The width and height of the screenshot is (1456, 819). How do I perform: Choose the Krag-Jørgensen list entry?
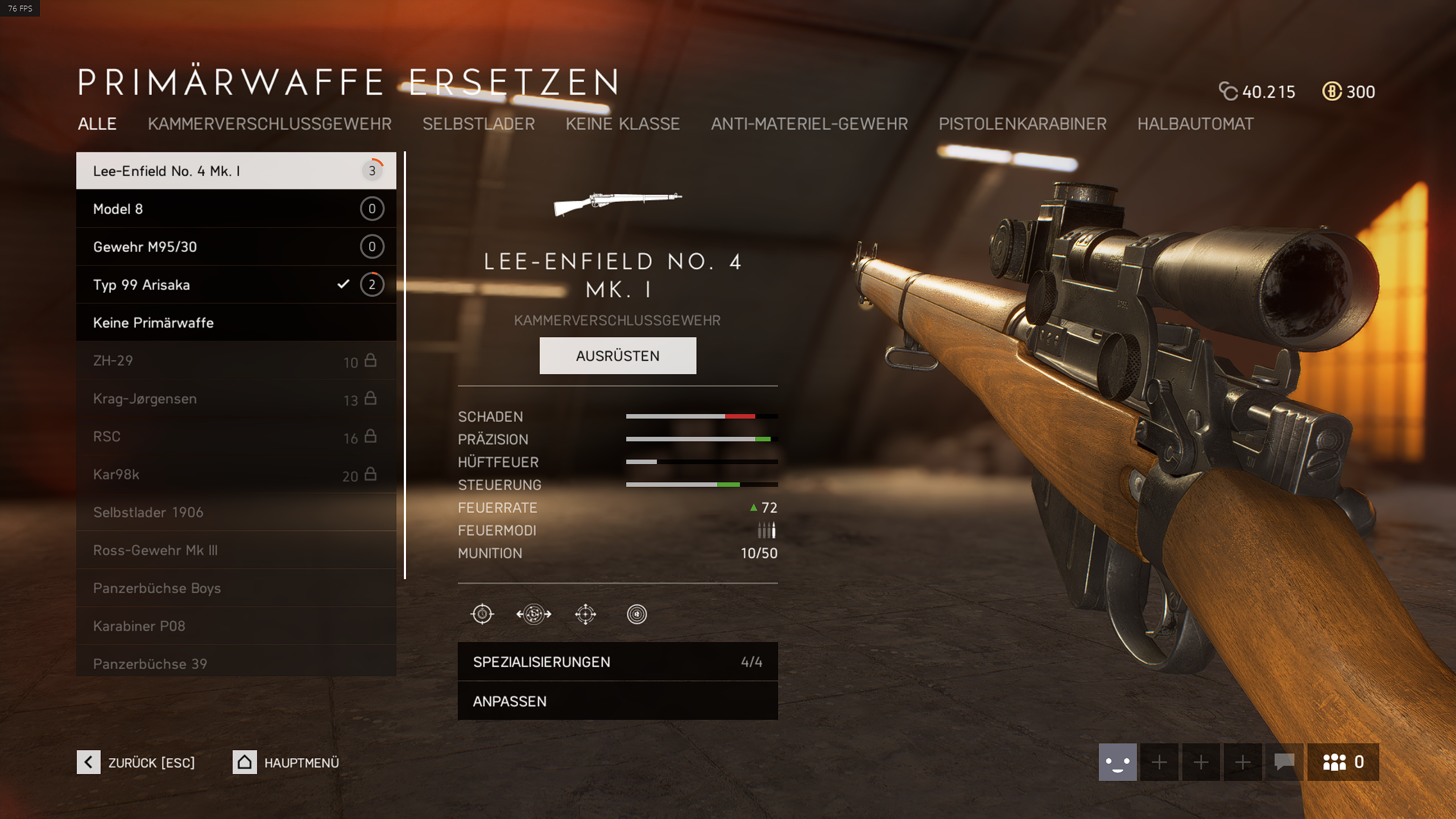click(x=236, y=399)
